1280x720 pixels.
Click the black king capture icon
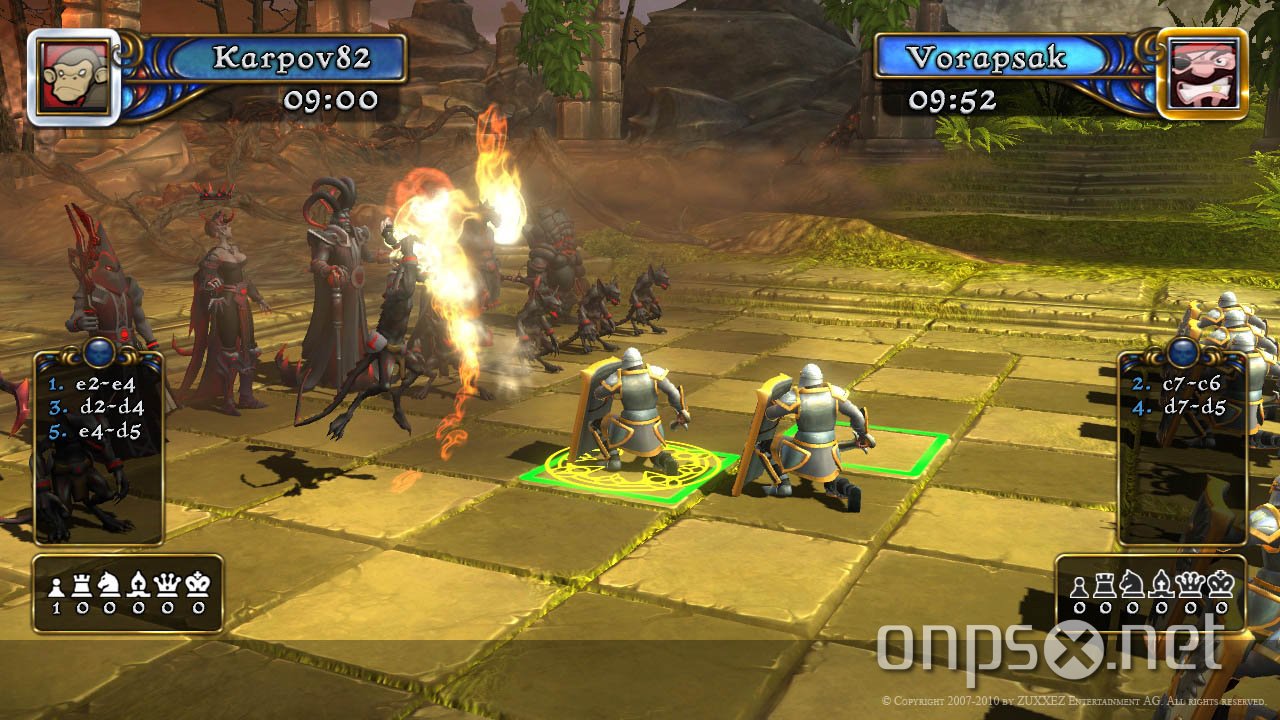tap(1221, 585)
